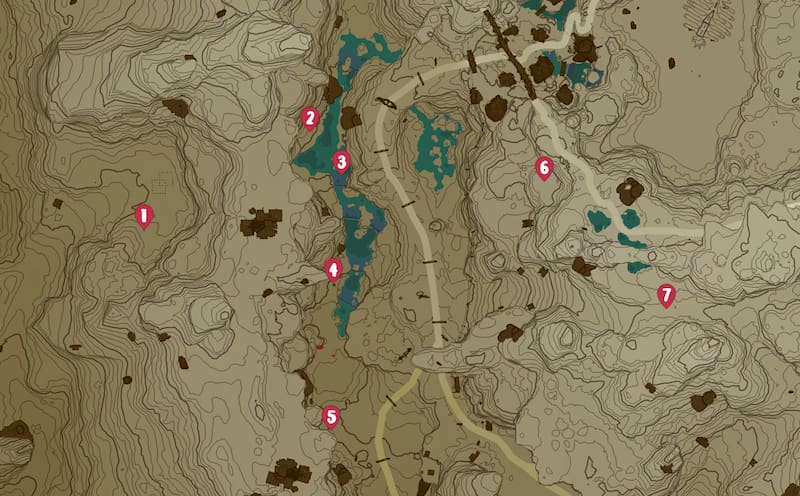Choose the pin numbered 7

pyautogui.click(x=666, y=295)
